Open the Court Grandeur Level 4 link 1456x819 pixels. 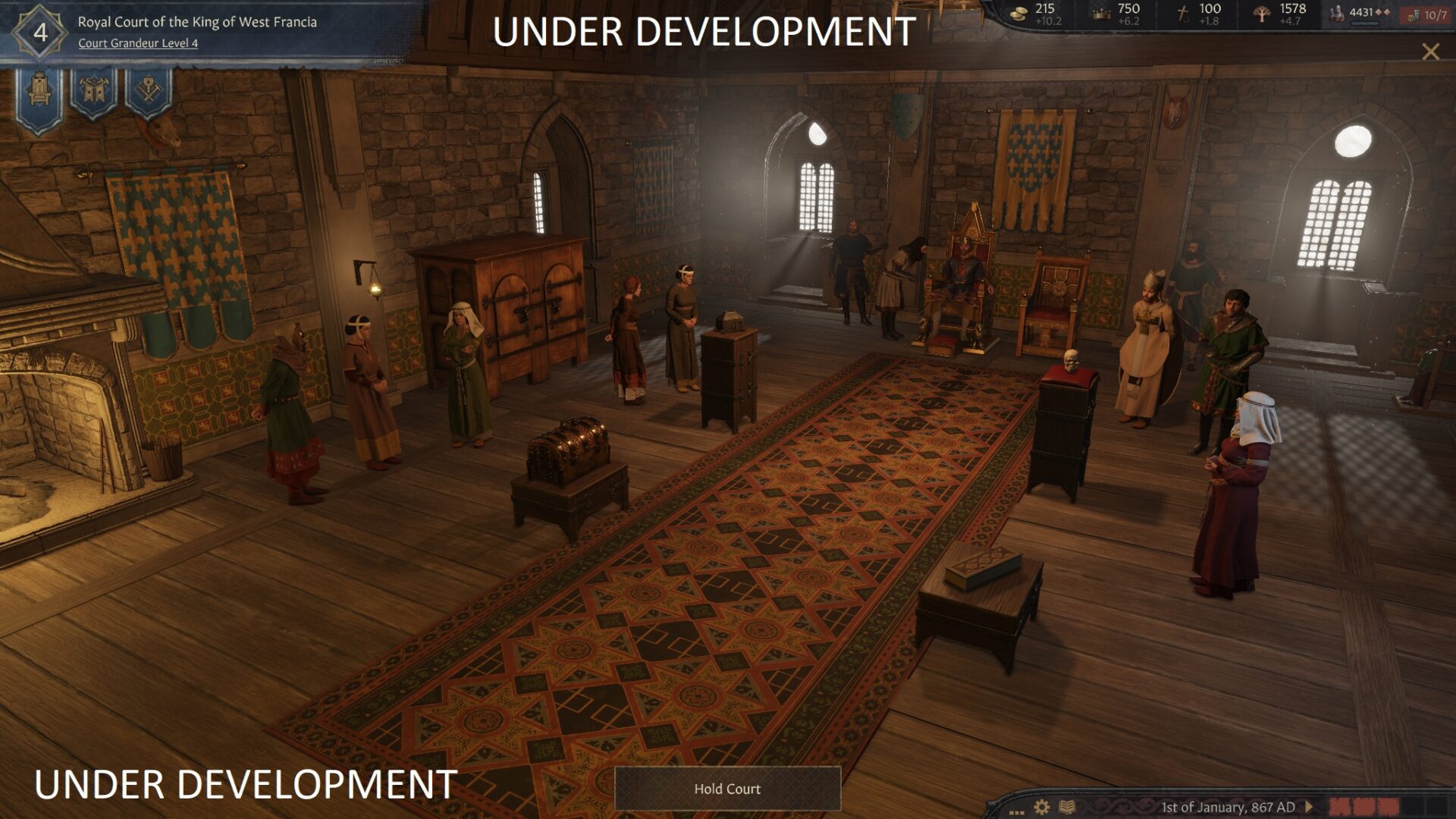(x=138, y=43)
